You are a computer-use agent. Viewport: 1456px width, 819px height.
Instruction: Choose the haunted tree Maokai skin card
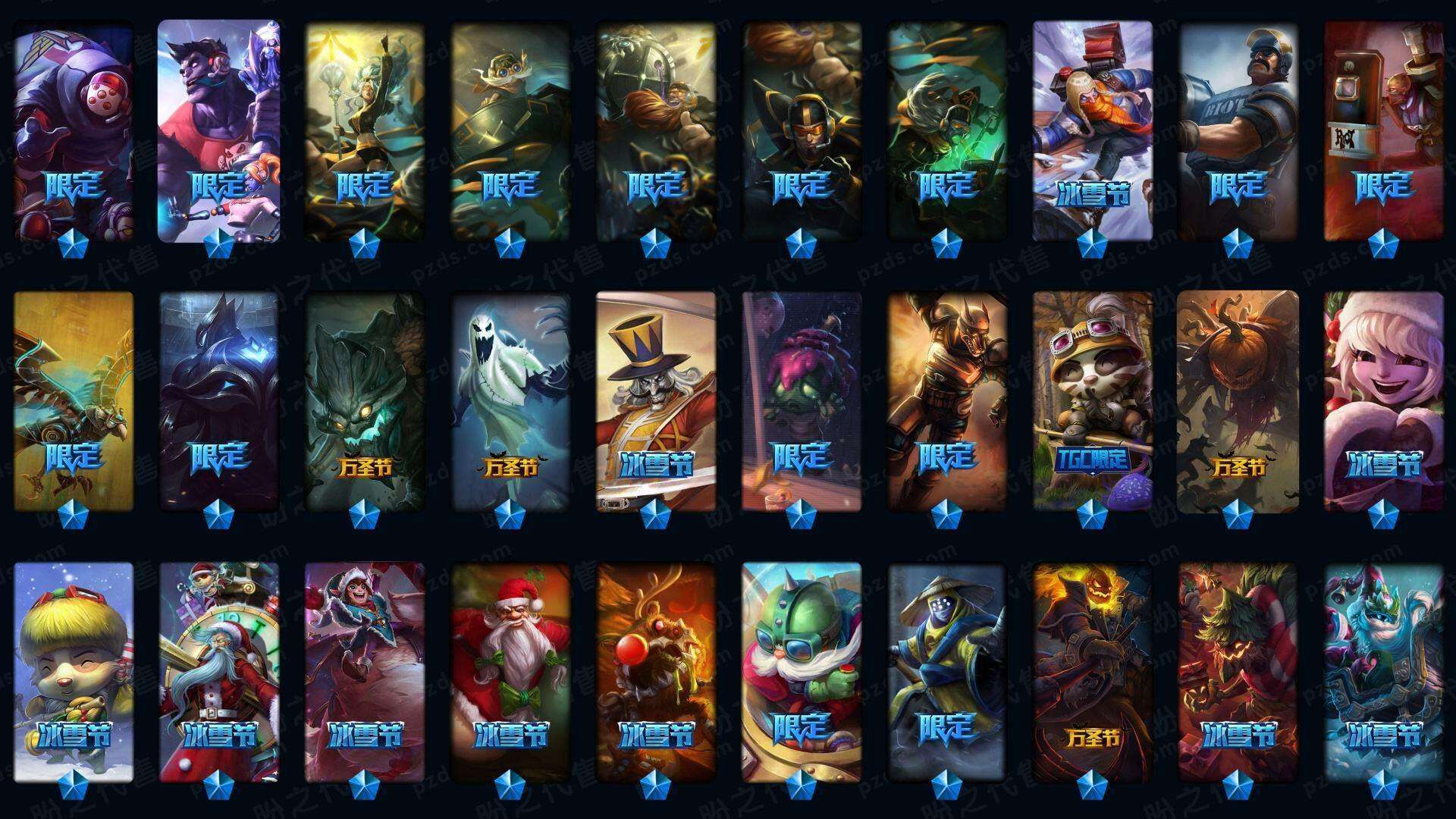[x=364, y=400]
